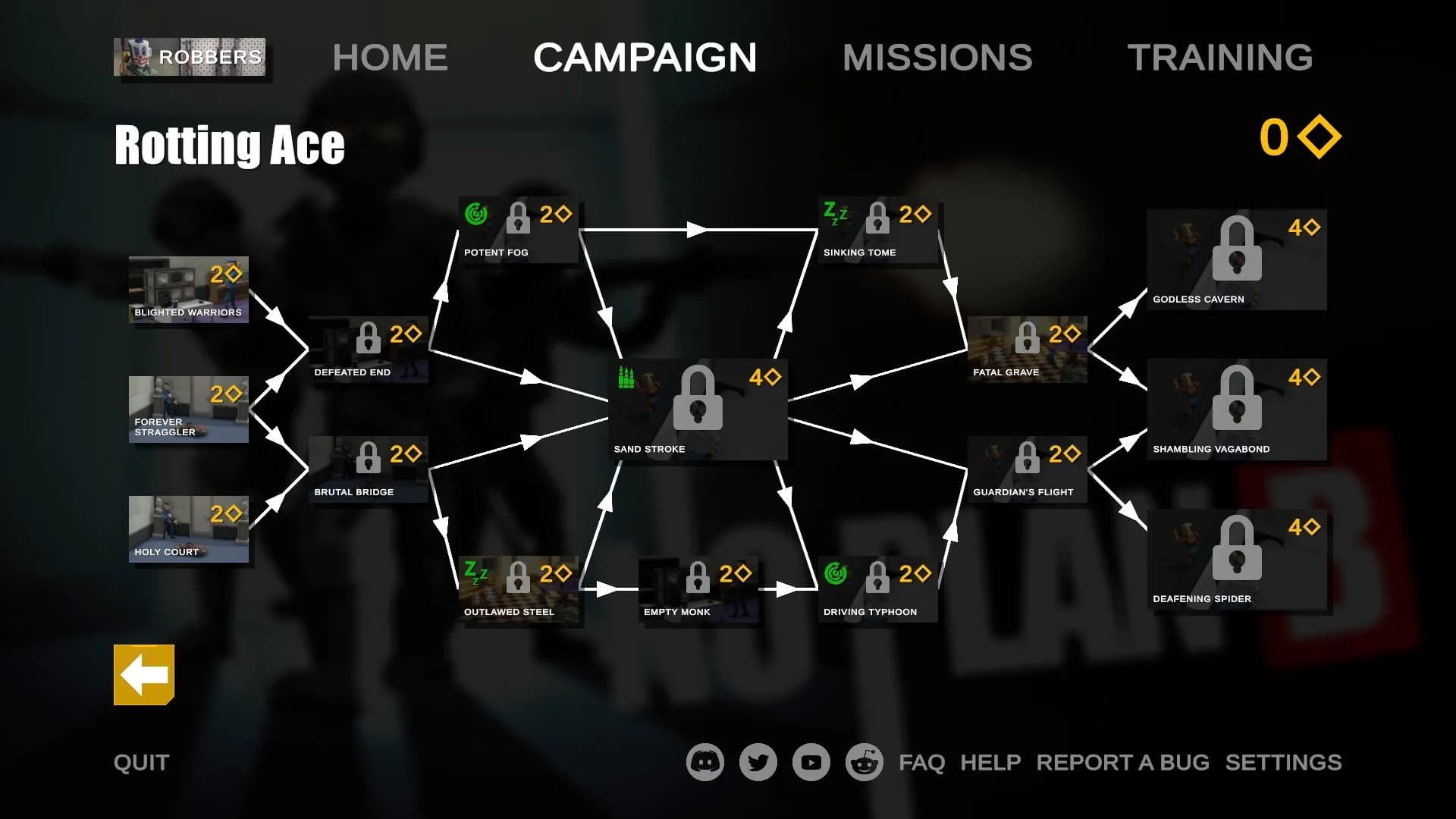Viewport: 1456px width, 819px height.
Task: Choose the Forever Straggler mission
Action: [189, 409]
